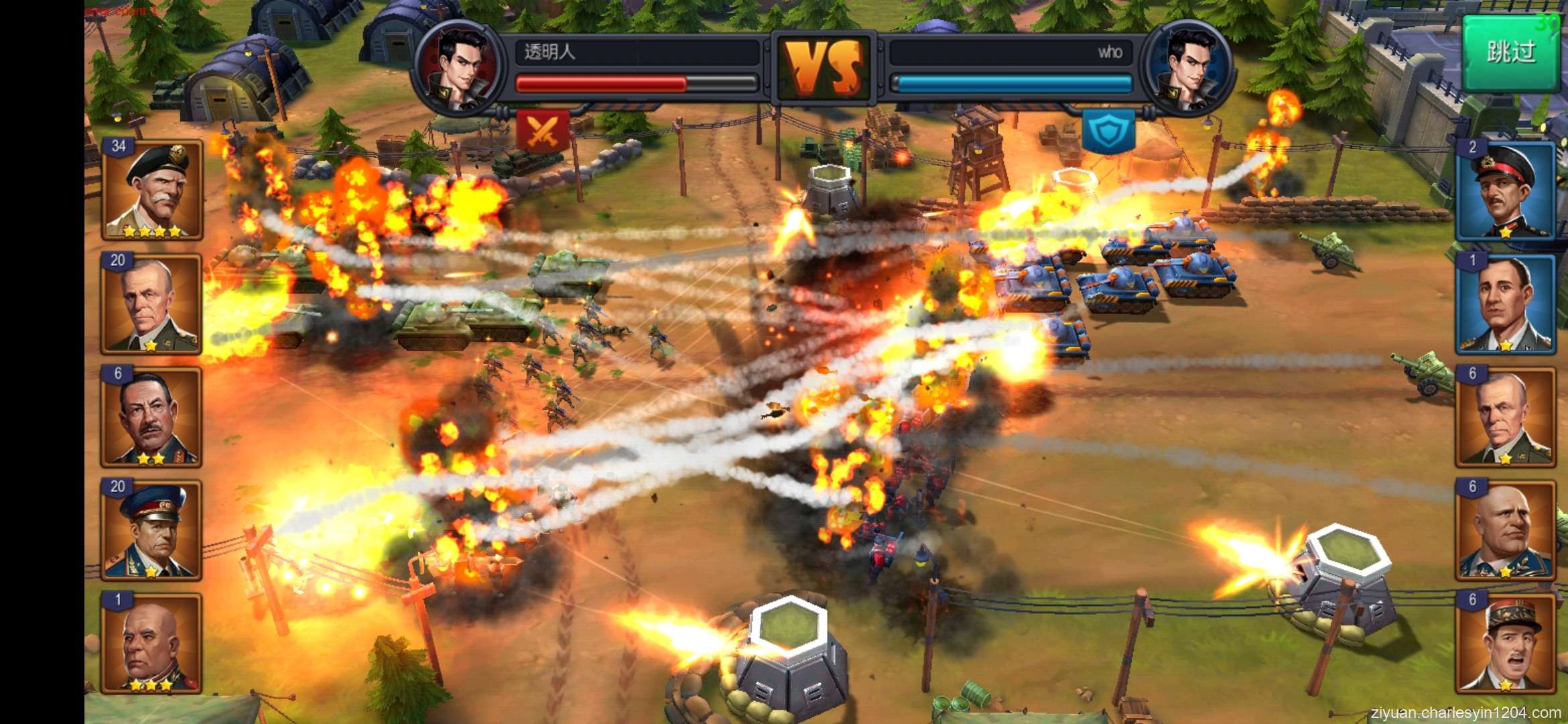This screenshot has width=1568, height=724.
Task: Open player 透明人's avatar
Action: click(x=460, y=66)
